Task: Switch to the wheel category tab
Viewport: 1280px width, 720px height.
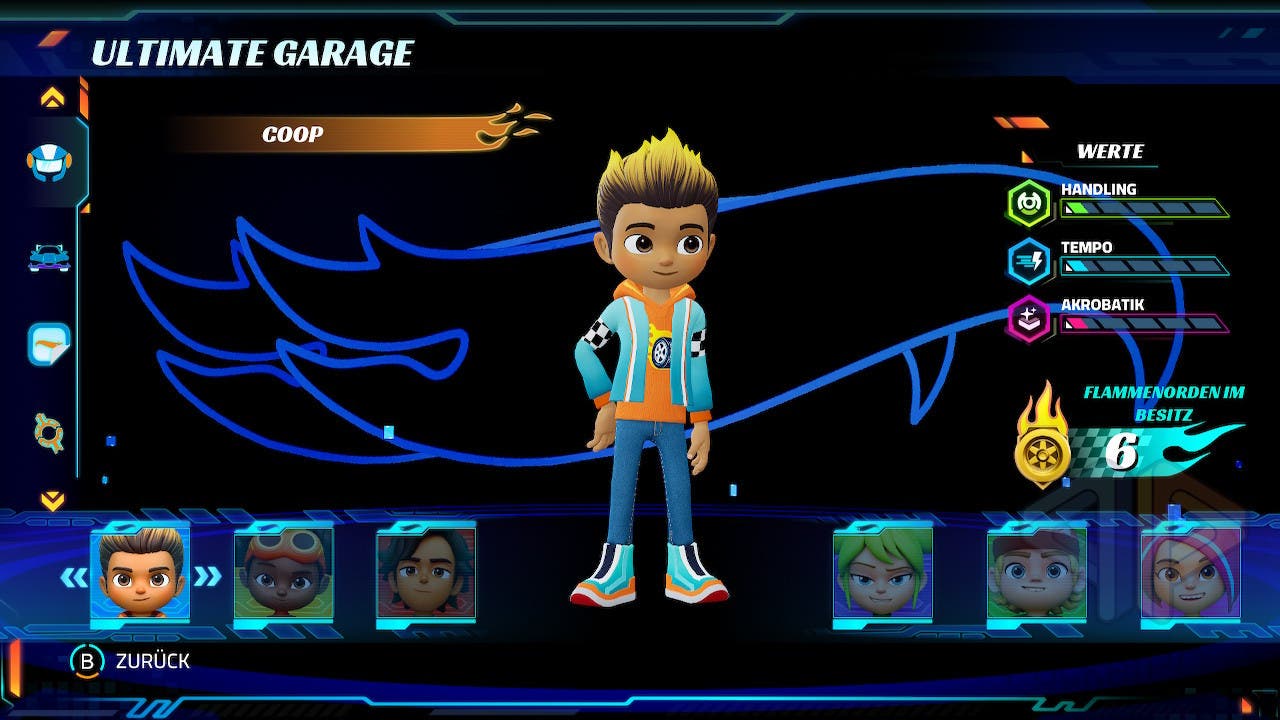Action: coord(48,433)
